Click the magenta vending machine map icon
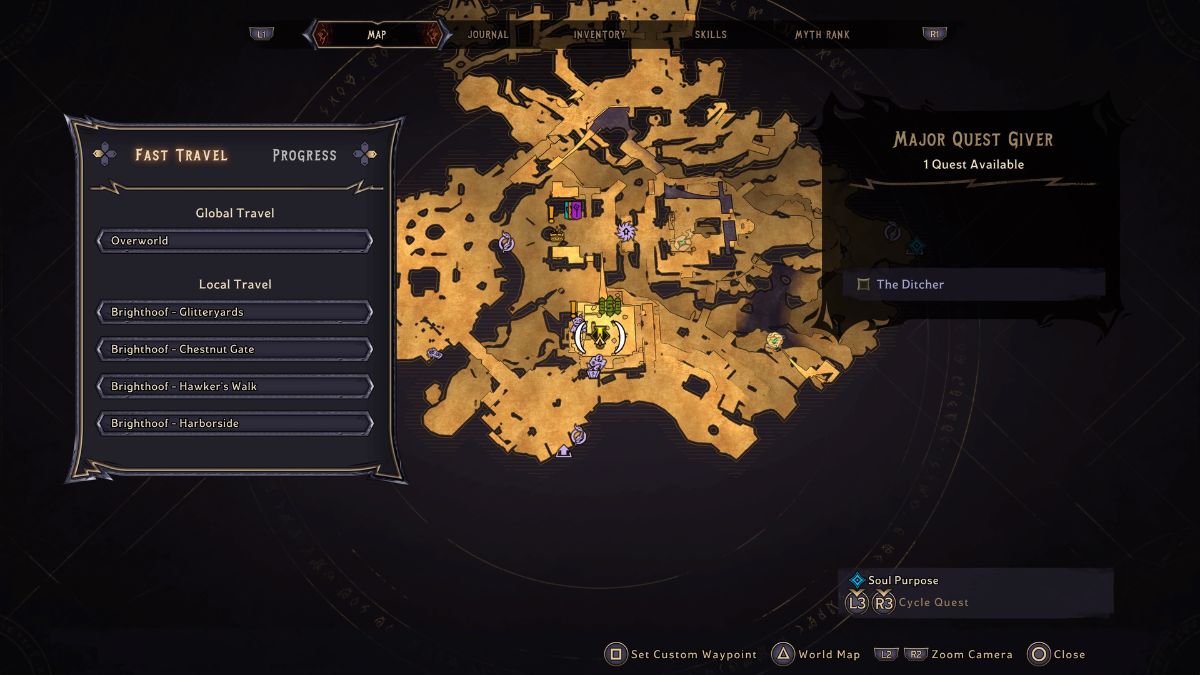This screenshot has height=675, width=1200. click(x=576, y=210)
